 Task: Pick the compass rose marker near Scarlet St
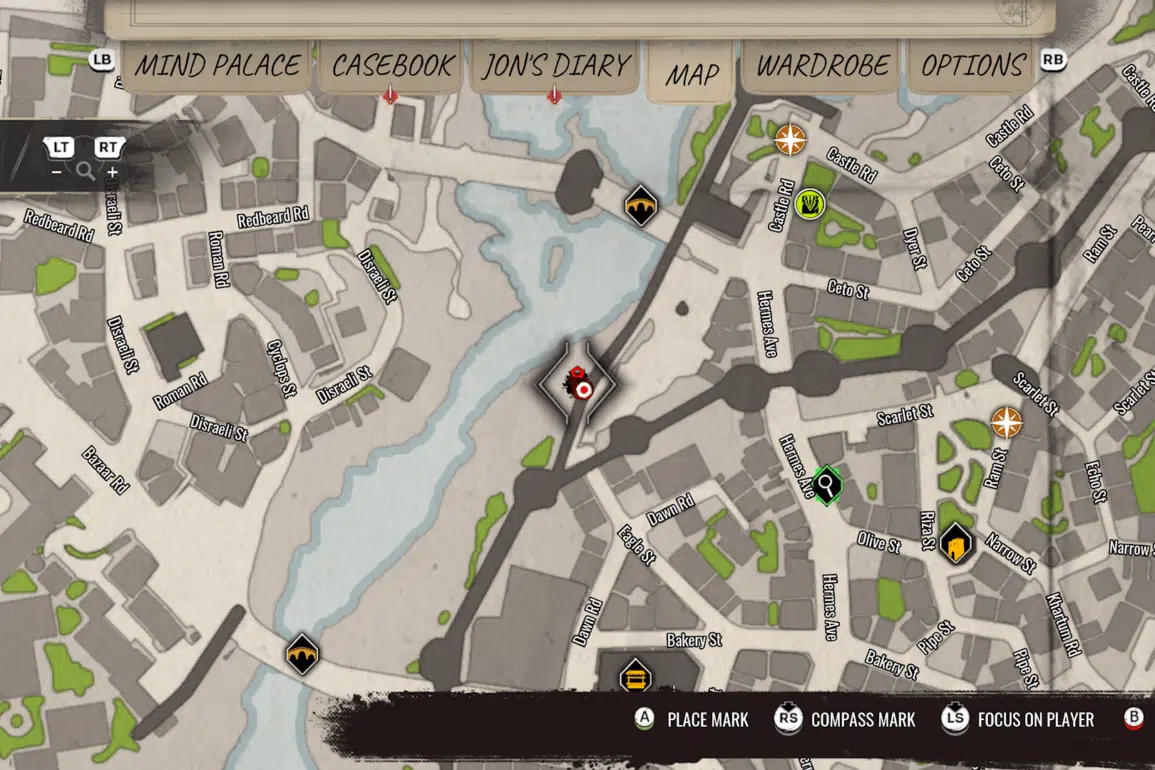pyautogui.click(x=1006, y=422)
